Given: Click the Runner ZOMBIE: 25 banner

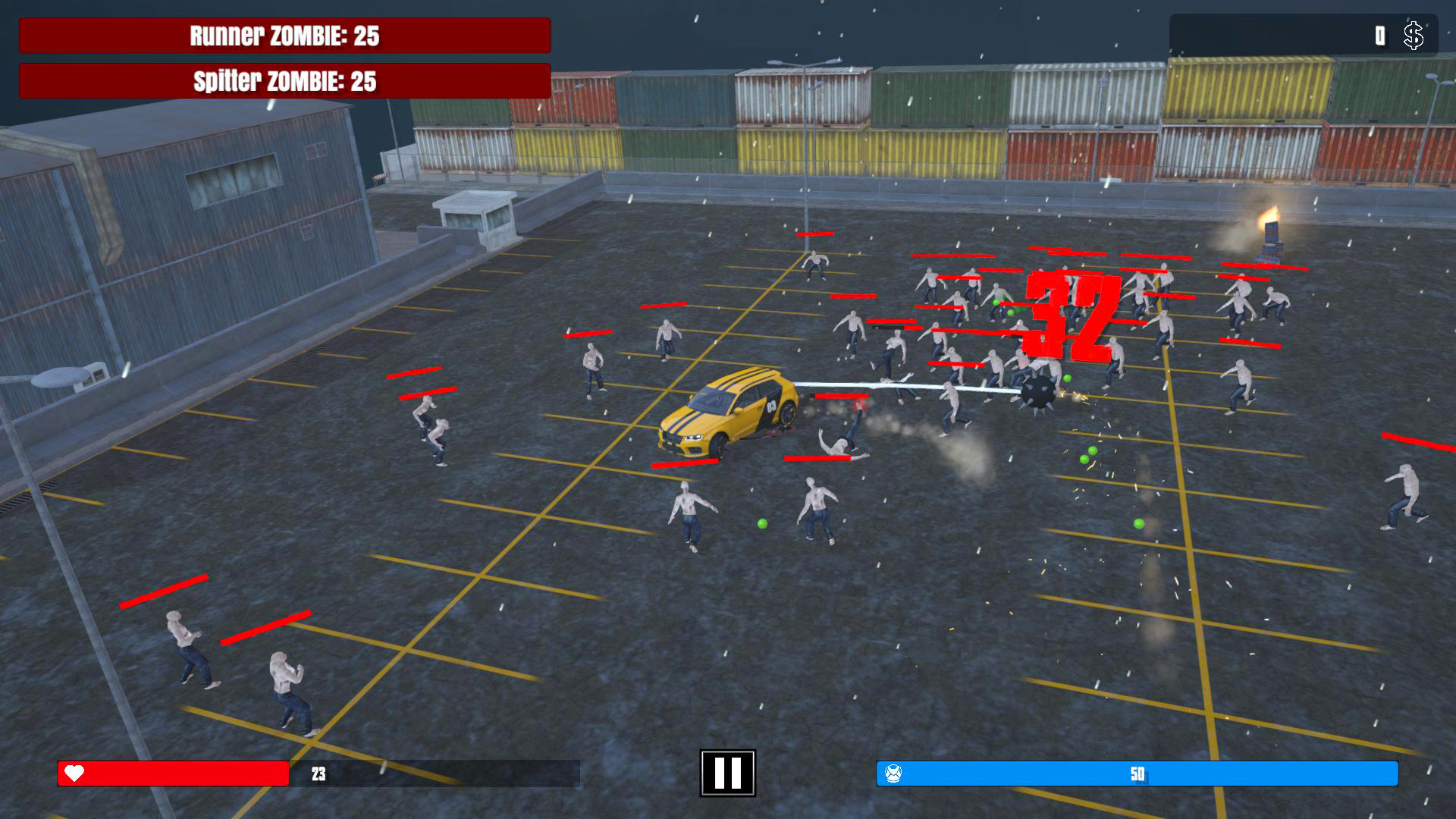Looking at the screenshot, I should pyautogui.click(x=284, y=33).
